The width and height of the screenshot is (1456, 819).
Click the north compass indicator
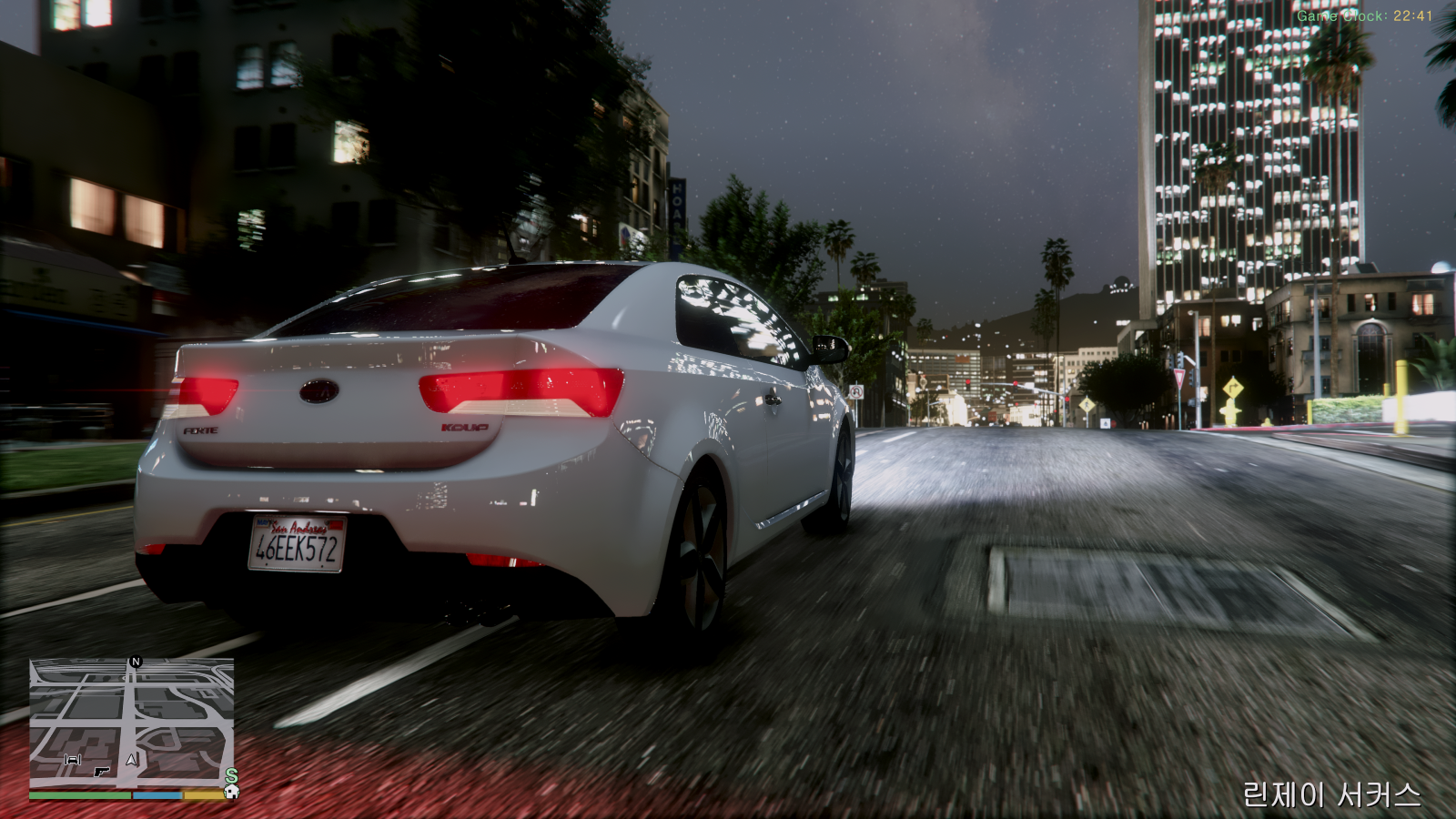[x=136, y=662]
